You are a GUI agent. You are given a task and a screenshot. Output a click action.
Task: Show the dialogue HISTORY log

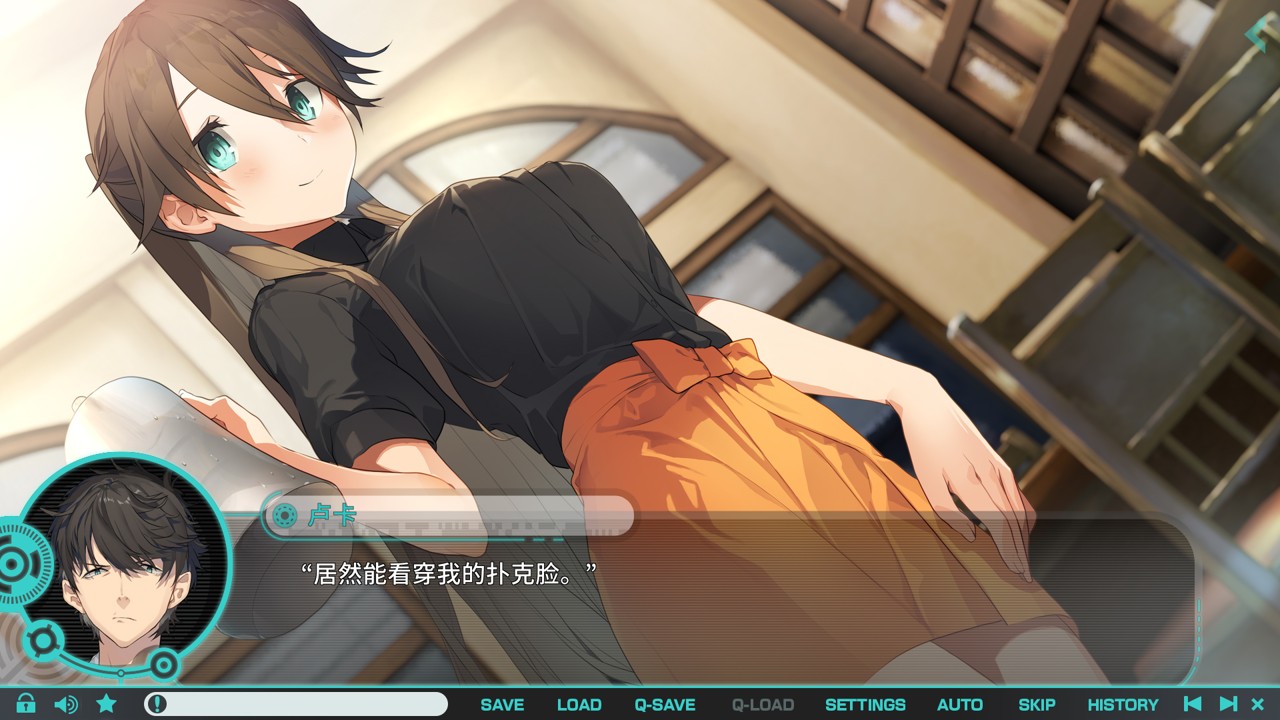tap(1123, 704)
